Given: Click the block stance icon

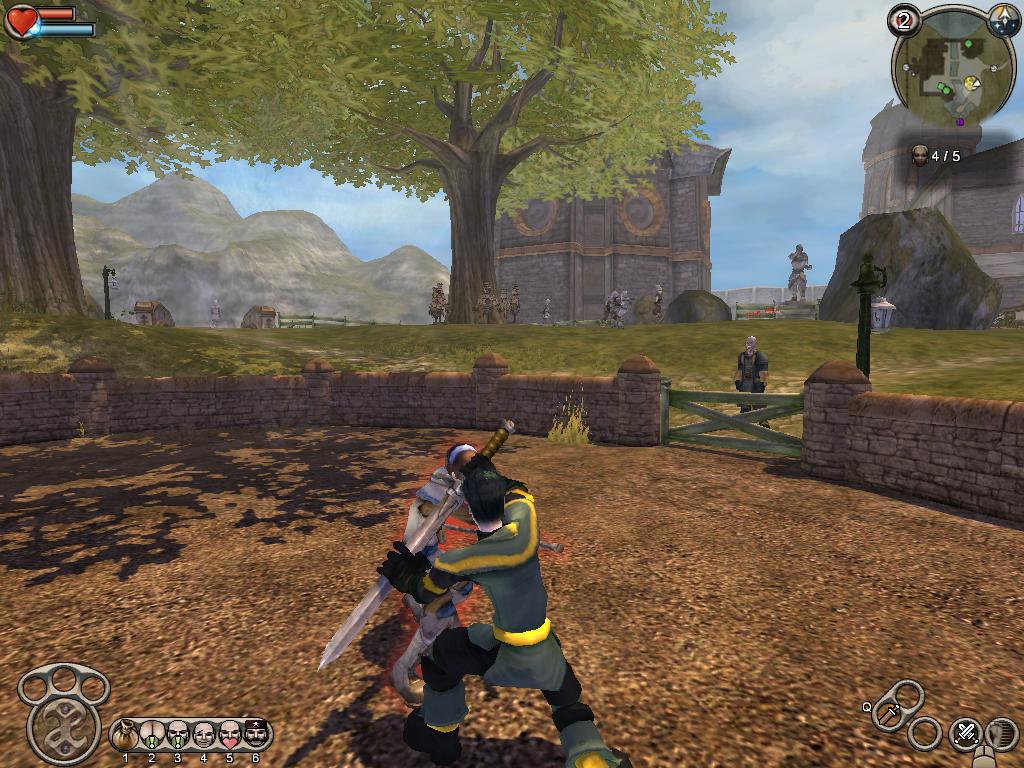Looking at the screenshot, I should [1000, 735].
